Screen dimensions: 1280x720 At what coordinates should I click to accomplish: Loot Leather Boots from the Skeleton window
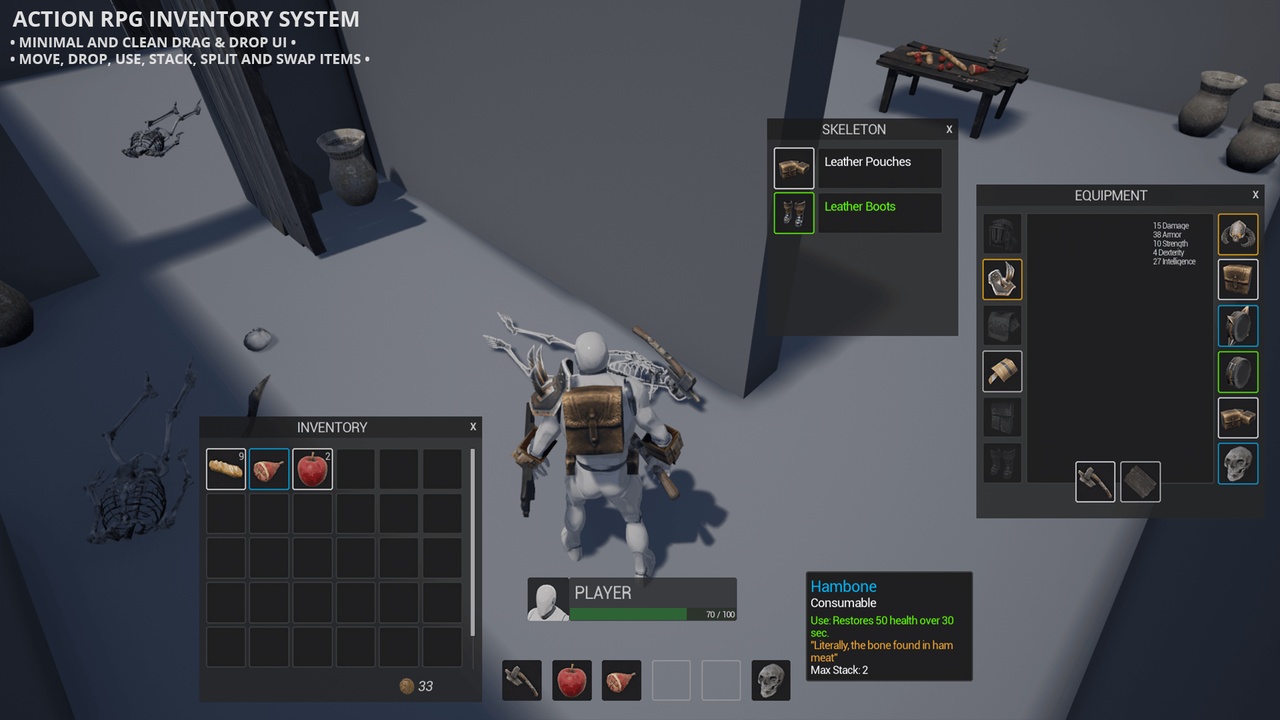click(858, 213)
